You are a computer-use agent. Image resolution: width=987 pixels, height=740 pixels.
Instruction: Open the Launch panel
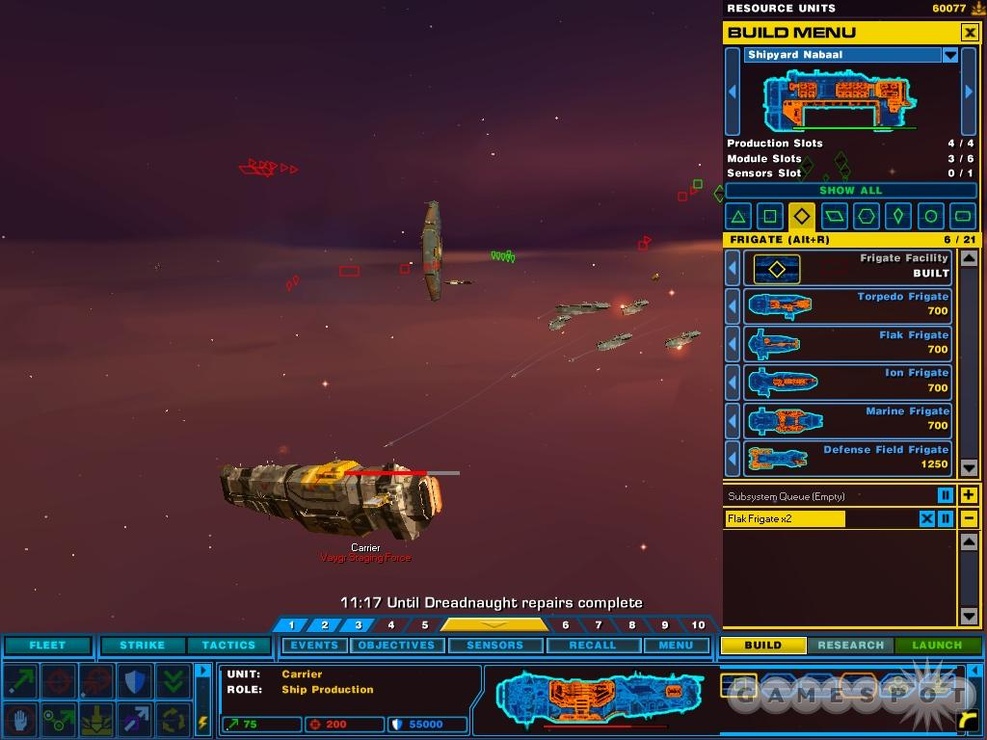click(936, 645)
